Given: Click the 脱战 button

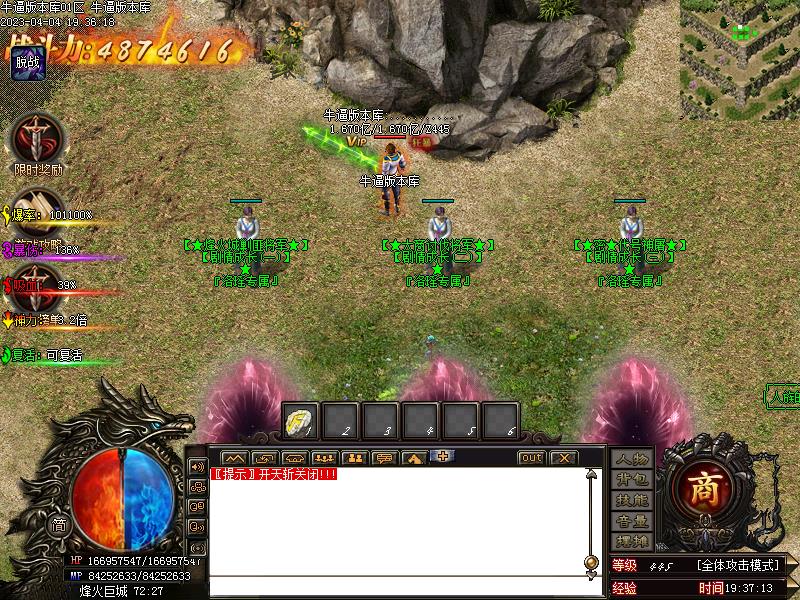Looking at the screenshot, I should click(27, 64).
